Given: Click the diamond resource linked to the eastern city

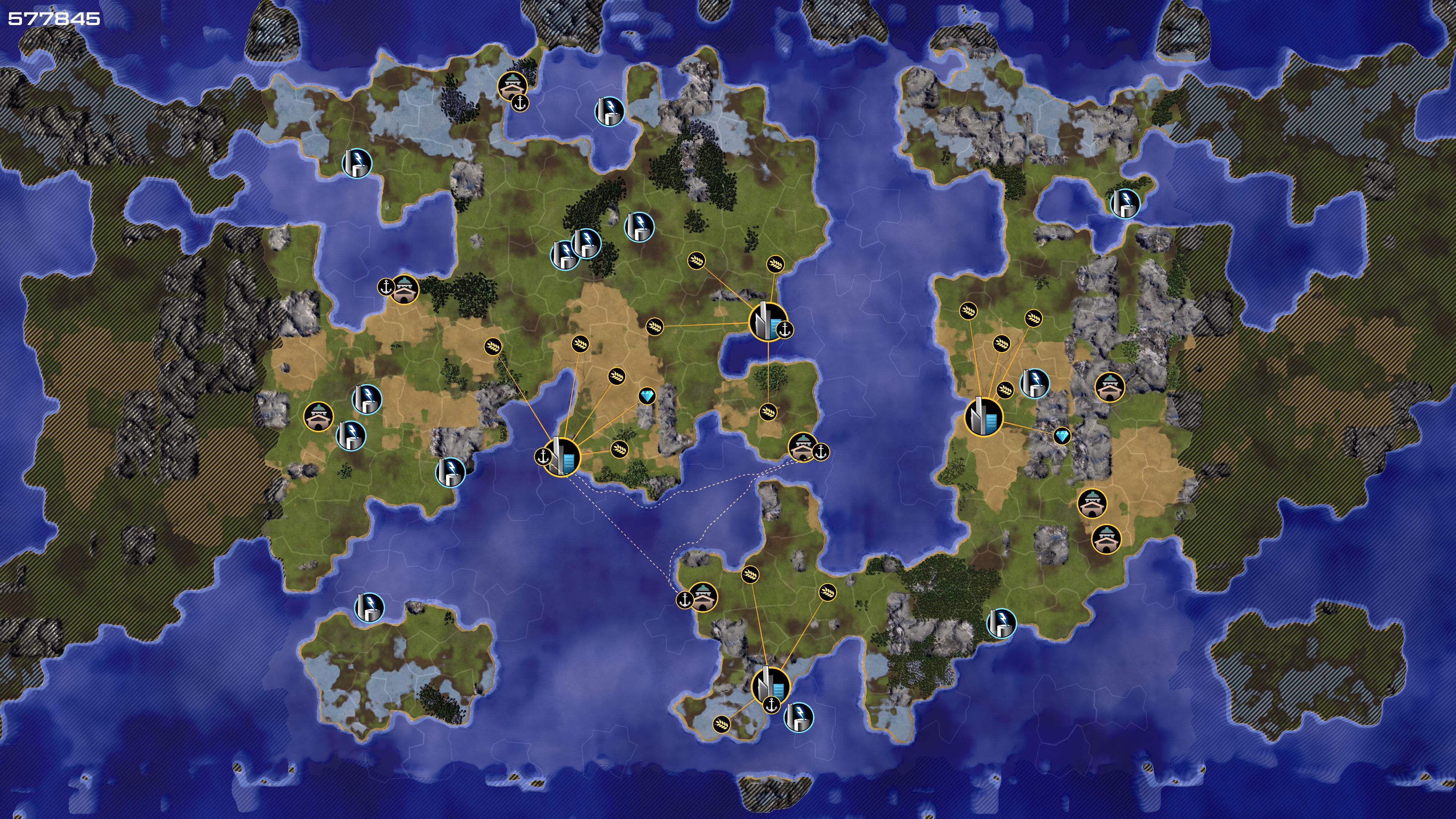Looking at the screenshot, I should [x=1062, y=436].
